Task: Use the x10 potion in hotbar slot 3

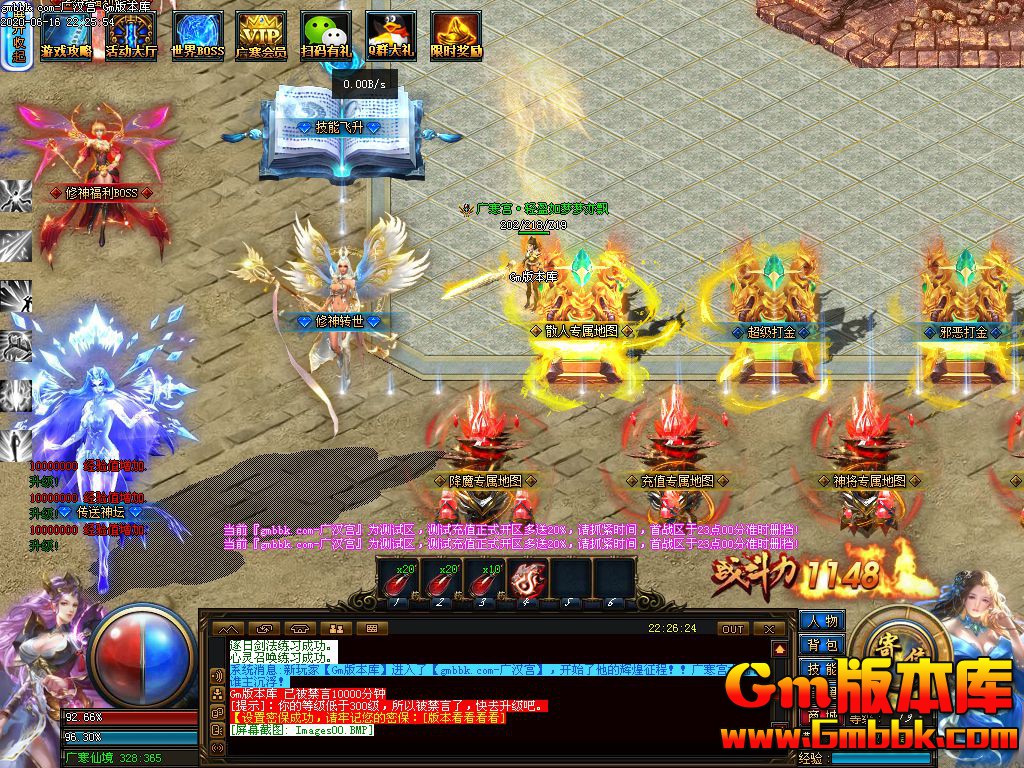Action: pos(484,579)
